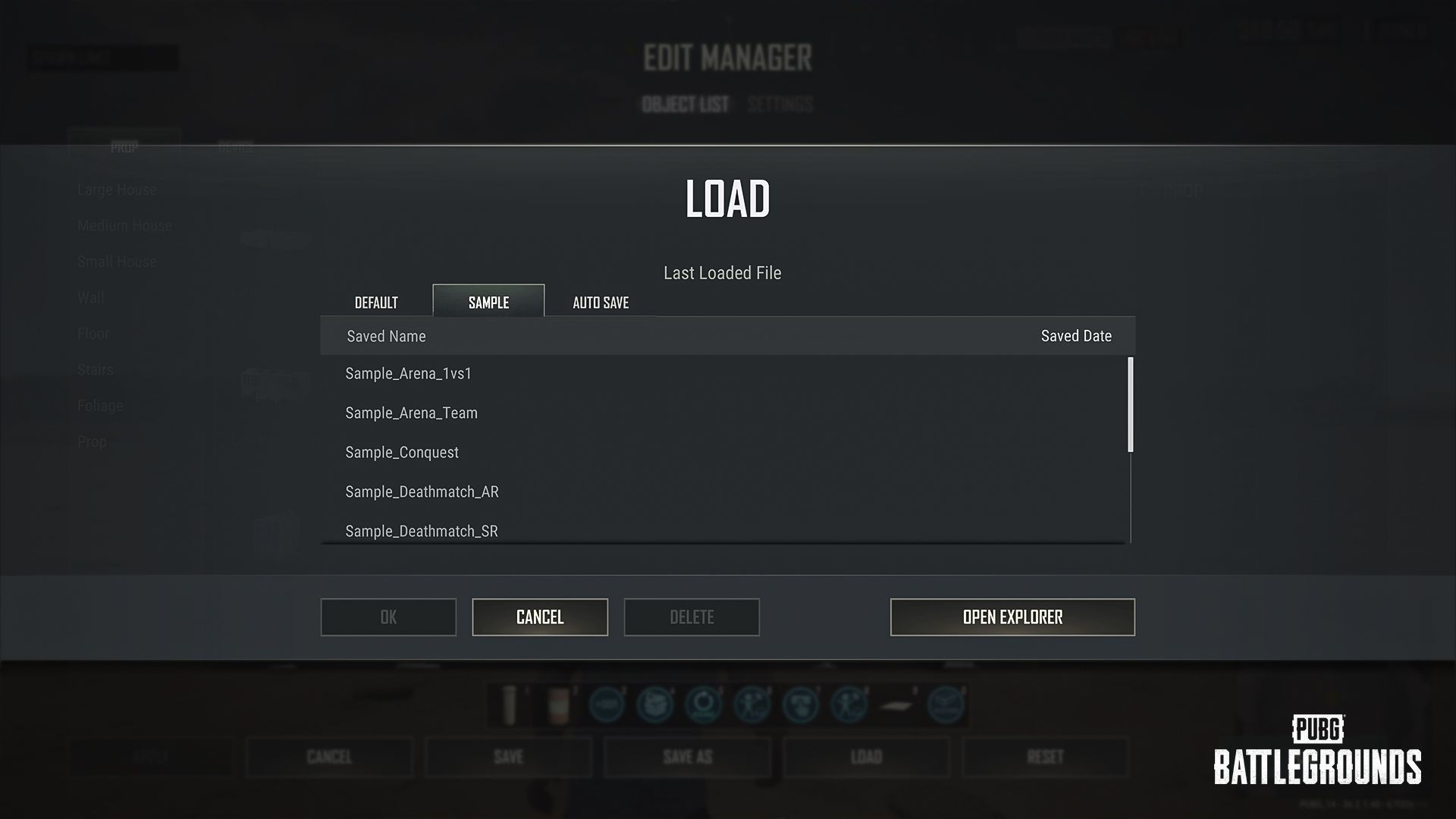Cancel the Load dialog
1456x819 pixels.
click(x=540, y=617)
